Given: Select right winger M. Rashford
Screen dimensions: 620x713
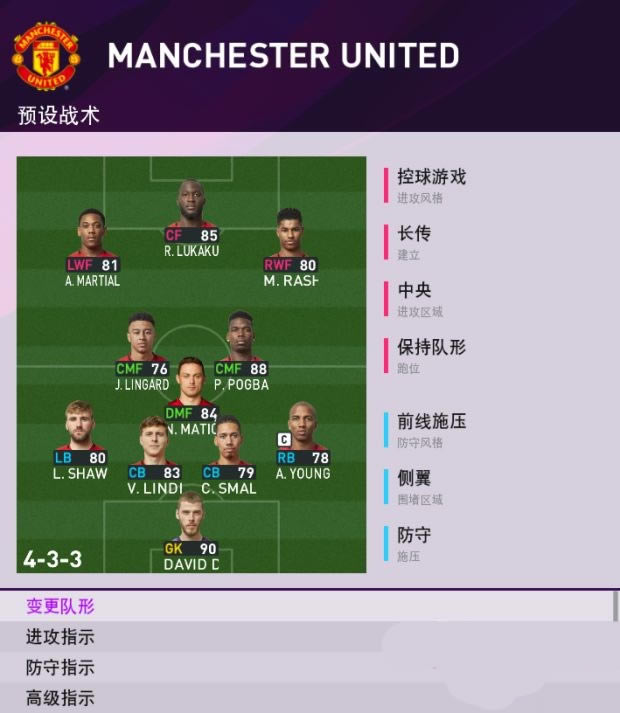Looking at the screenshot, I should coord(290,244).
